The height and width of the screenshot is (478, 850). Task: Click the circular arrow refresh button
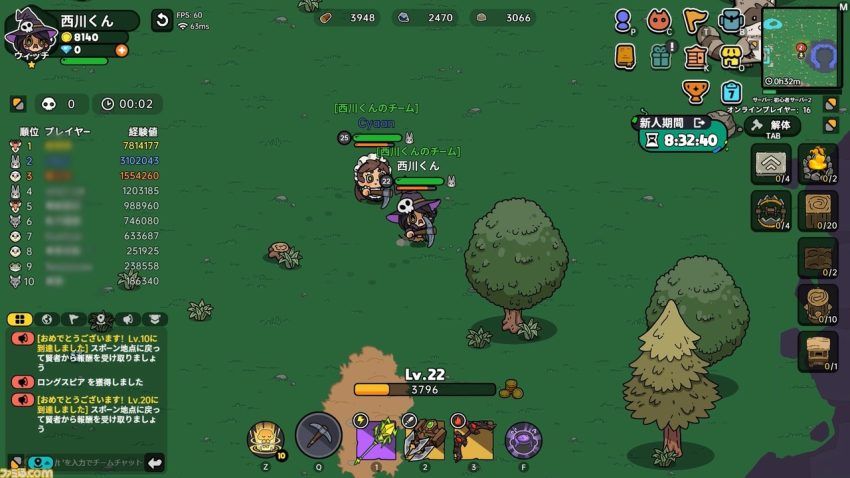point(161,20)
